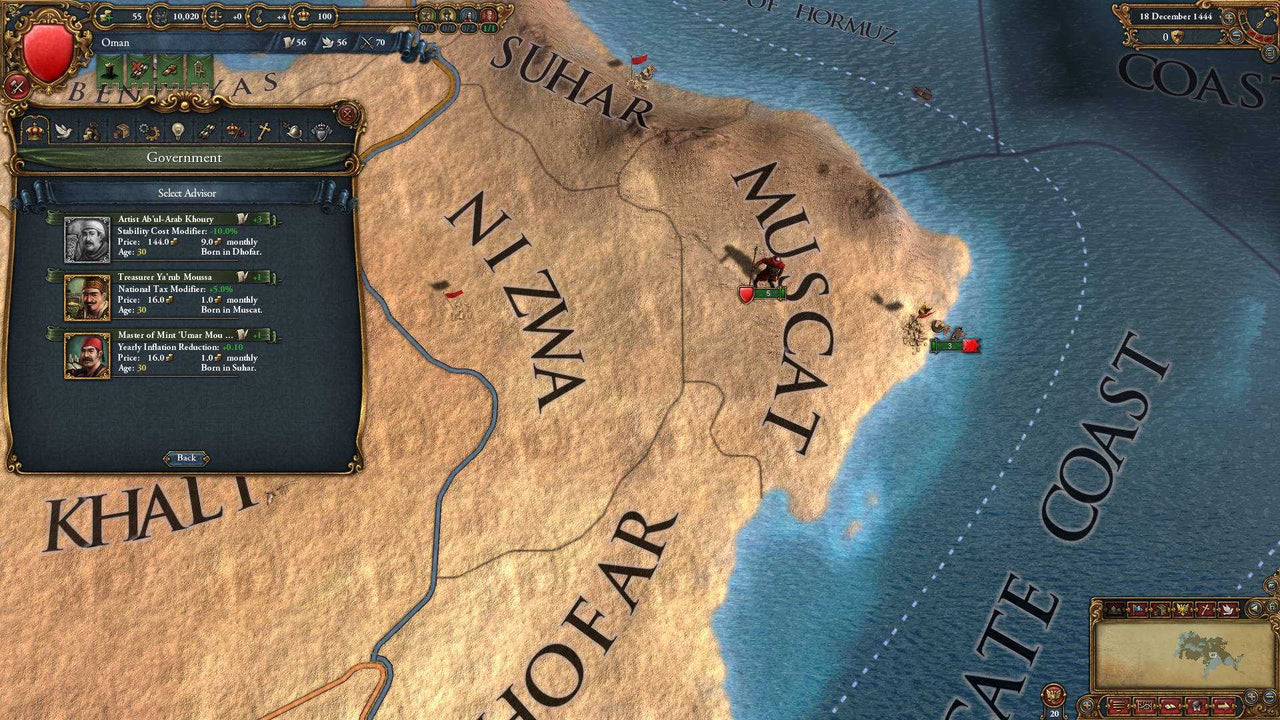Click the treasury ducats icon on the top bar

[160, 17]
